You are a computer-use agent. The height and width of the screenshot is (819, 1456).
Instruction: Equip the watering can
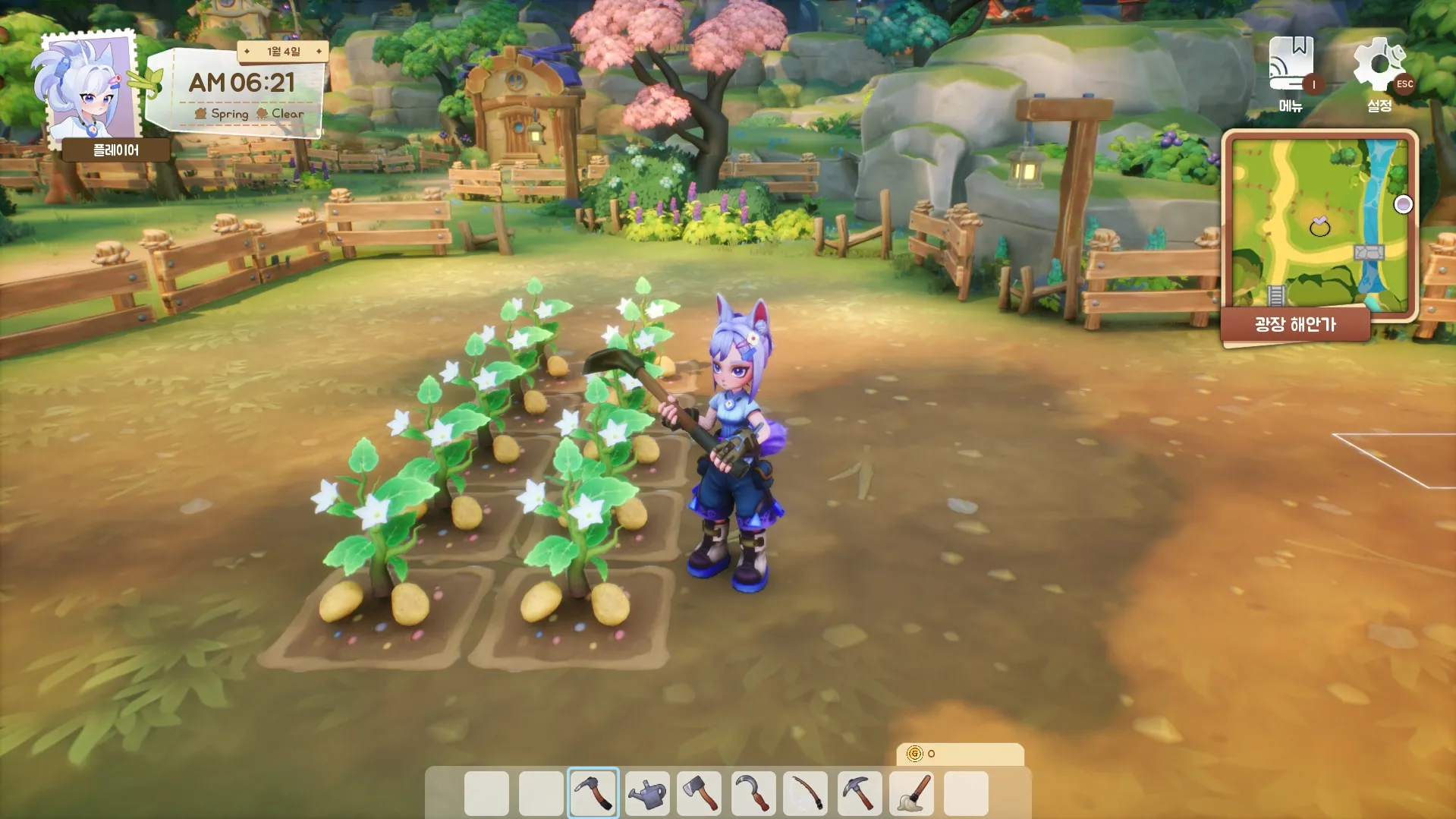[647, 793]
